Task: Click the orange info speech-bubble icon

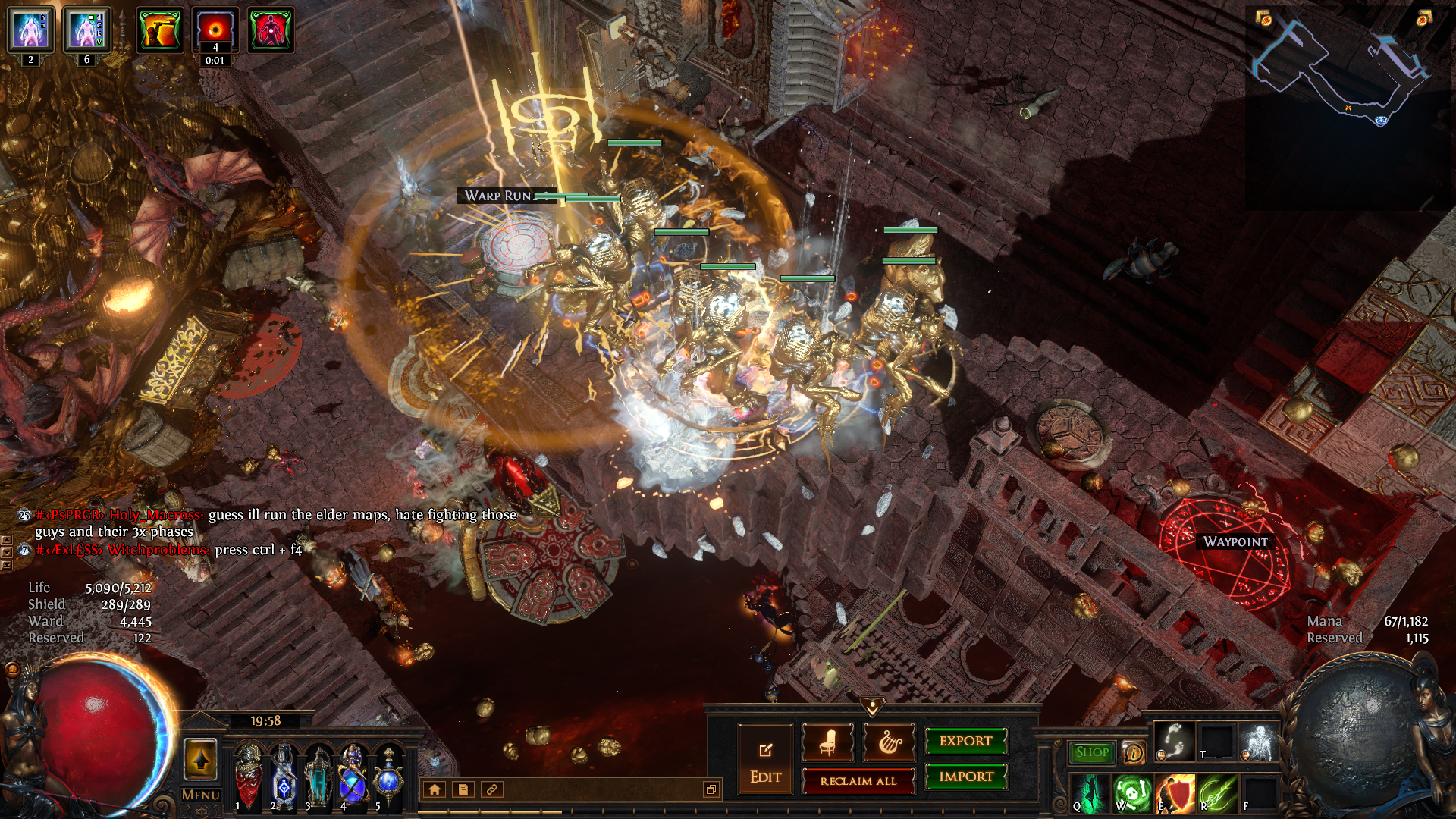Action: pos(1134,752)
